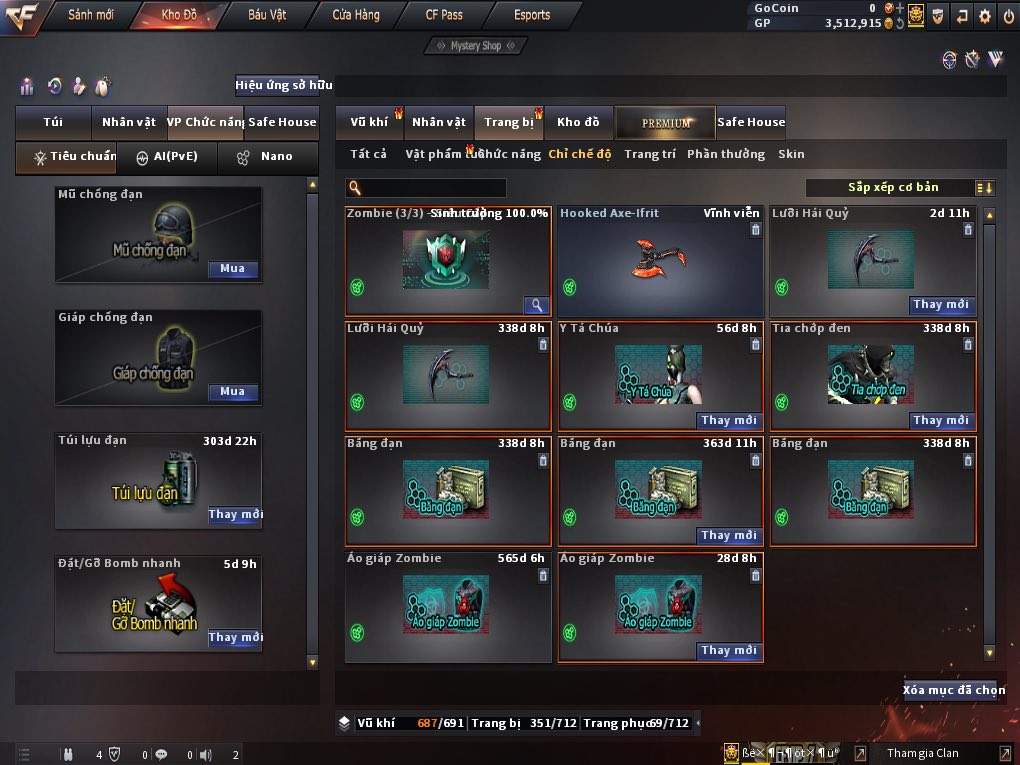Click the inventory search box

(x=432, y=188)
